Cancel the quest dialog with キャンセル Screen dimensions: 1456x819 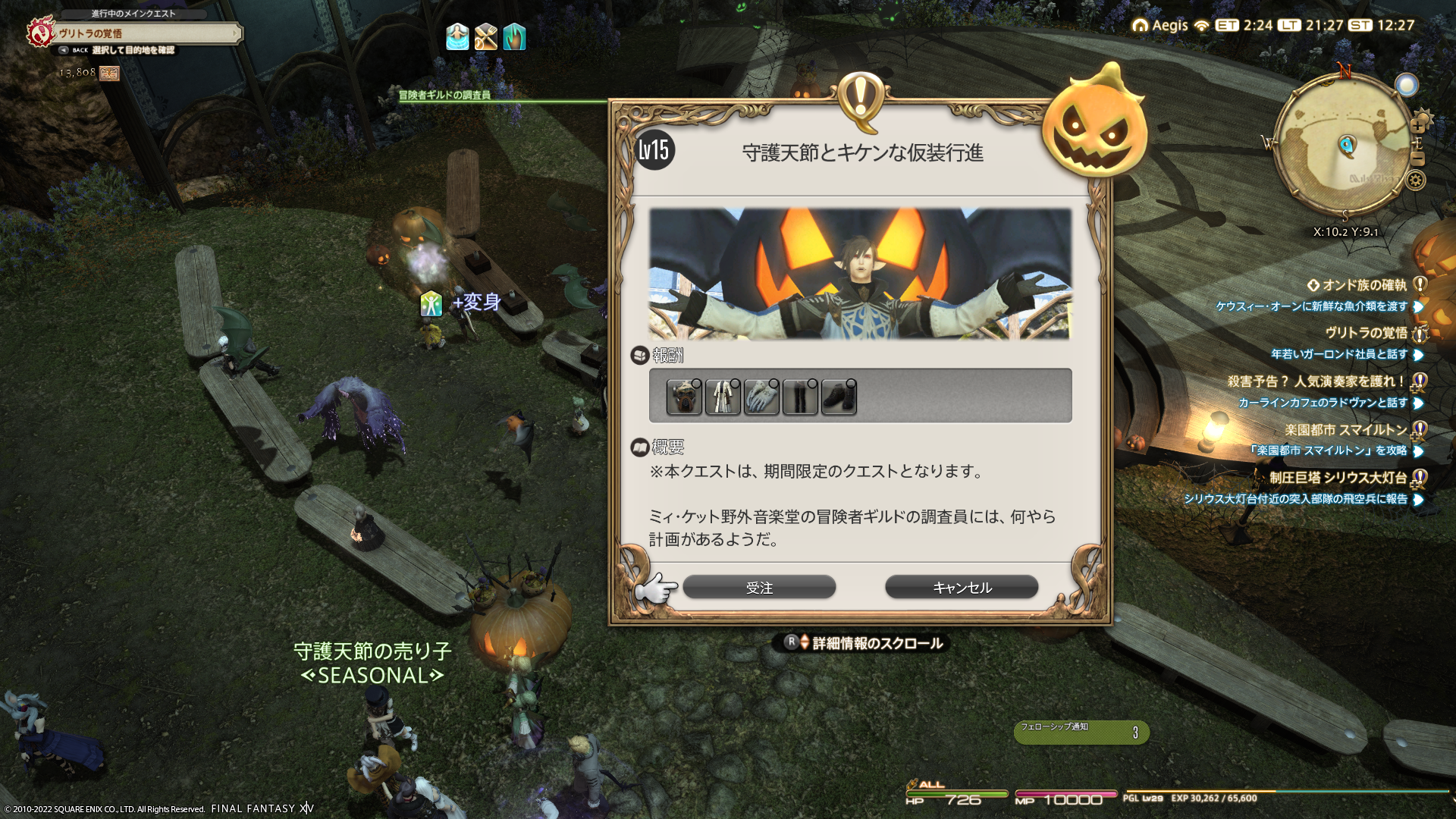pos(962,588)
